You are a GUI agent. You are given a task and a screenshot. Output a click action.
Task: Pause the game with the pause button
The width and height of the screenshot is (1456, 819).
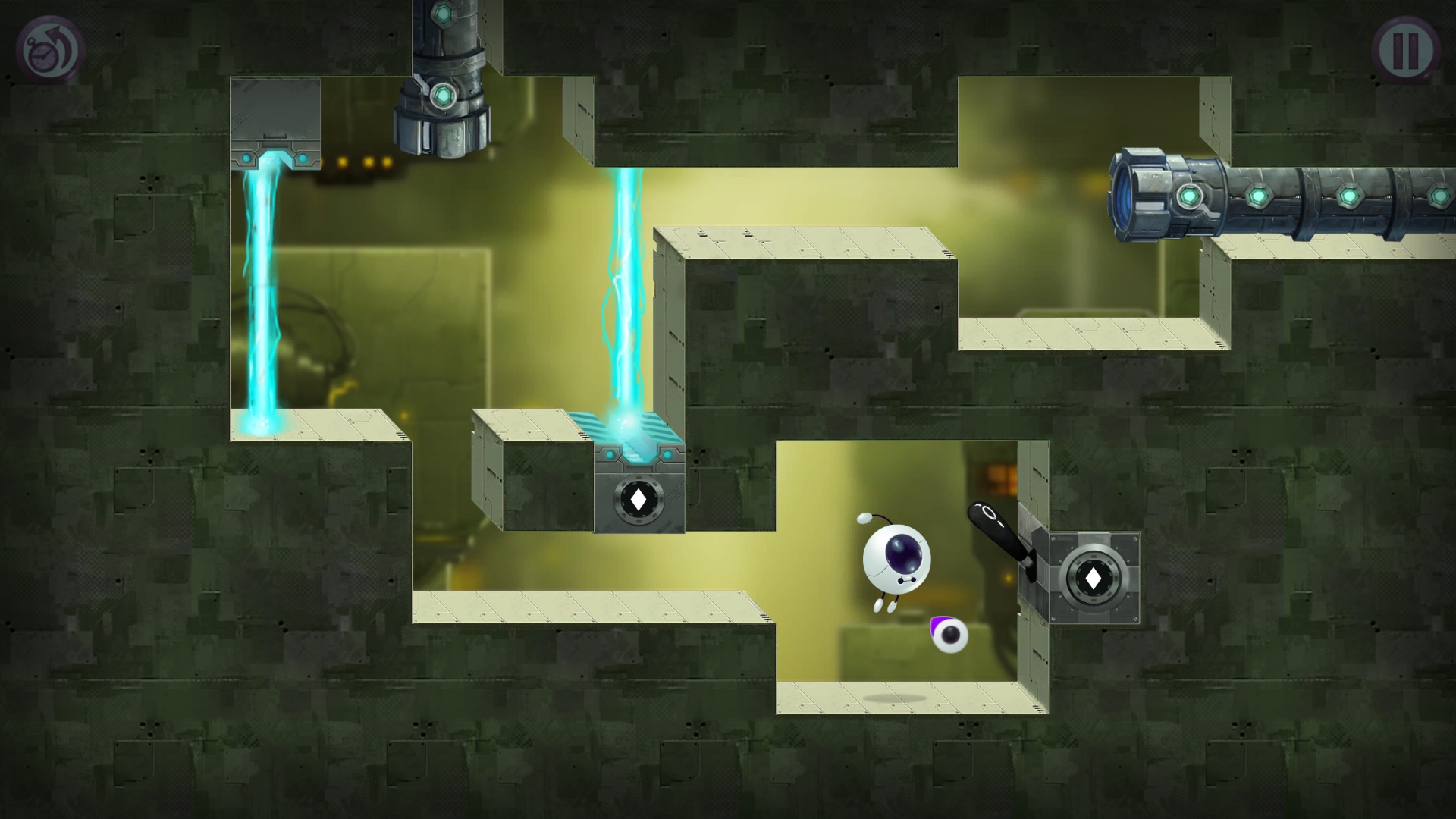1405,50
